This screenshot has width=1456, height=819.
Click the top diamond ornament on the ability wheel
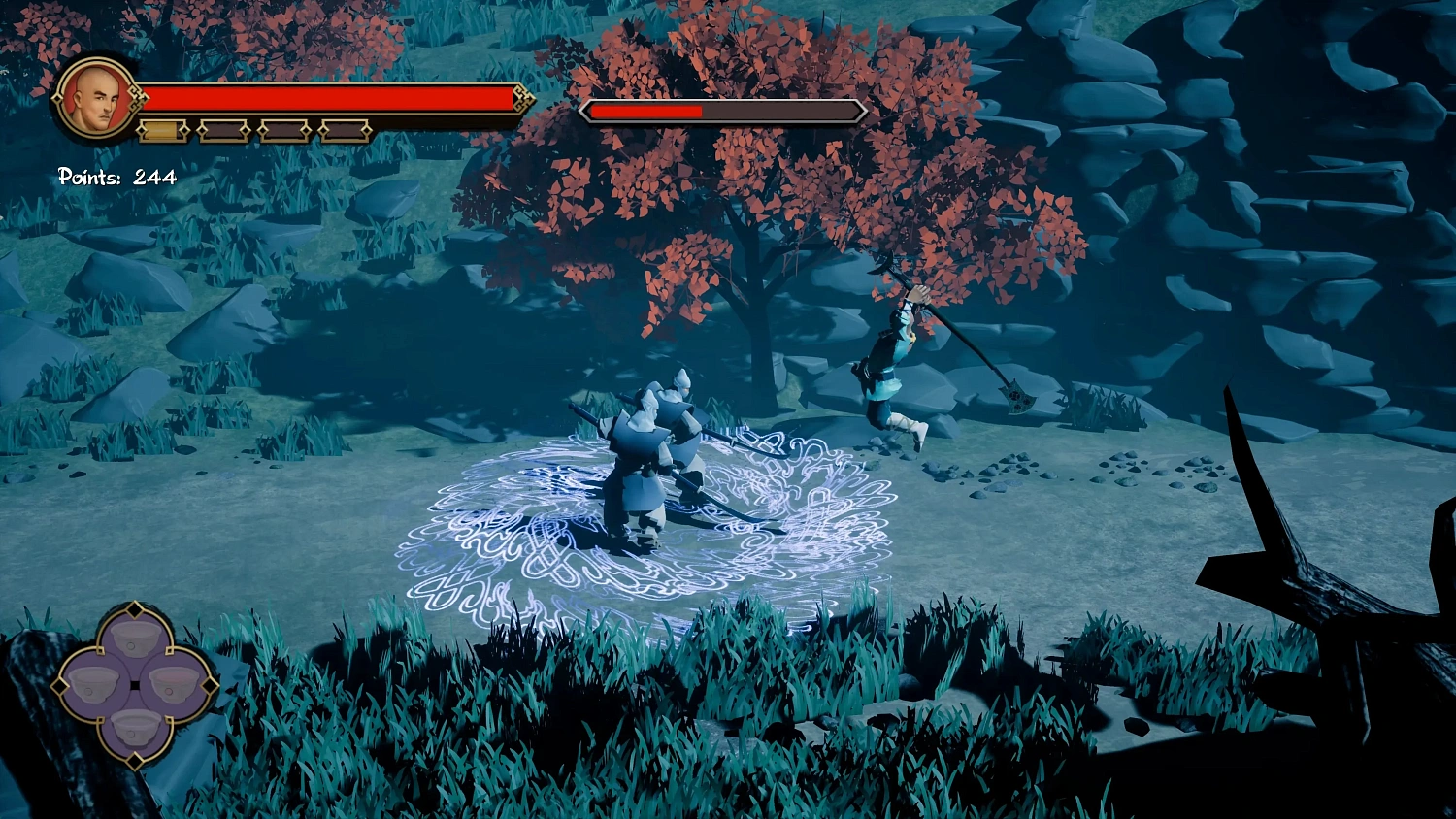(x=135, y=607)
